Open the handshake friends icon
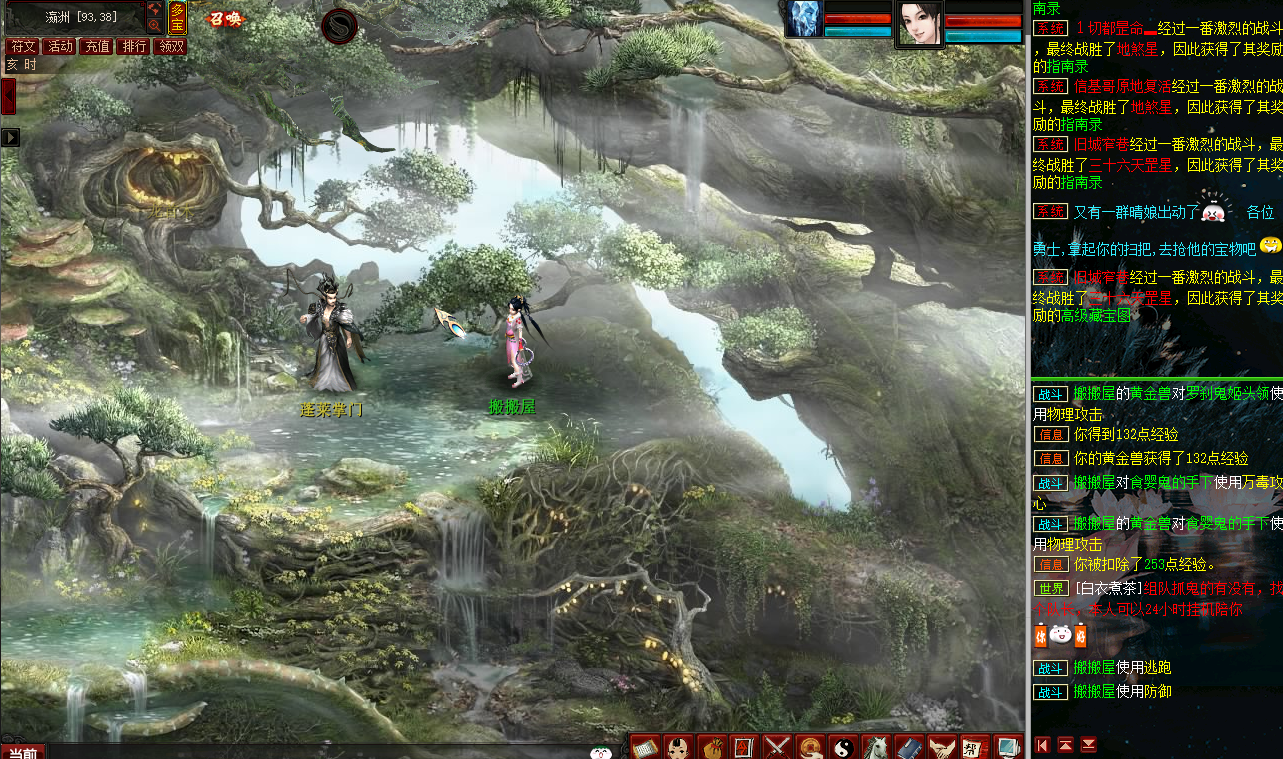The image size is (1283, 759). point(941,746)
